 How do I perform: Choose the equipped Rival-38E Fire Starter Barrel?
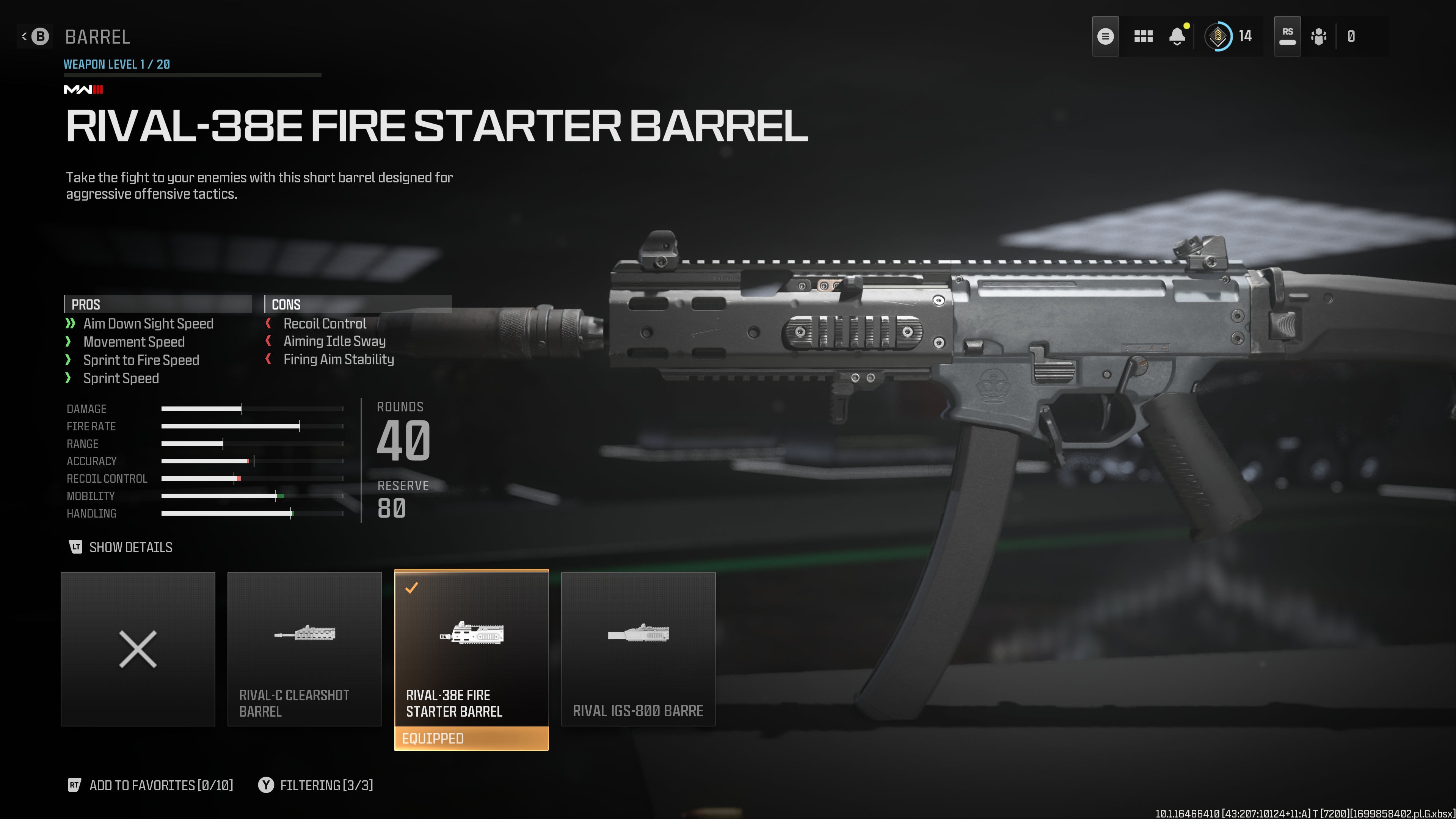click(471, 648)
